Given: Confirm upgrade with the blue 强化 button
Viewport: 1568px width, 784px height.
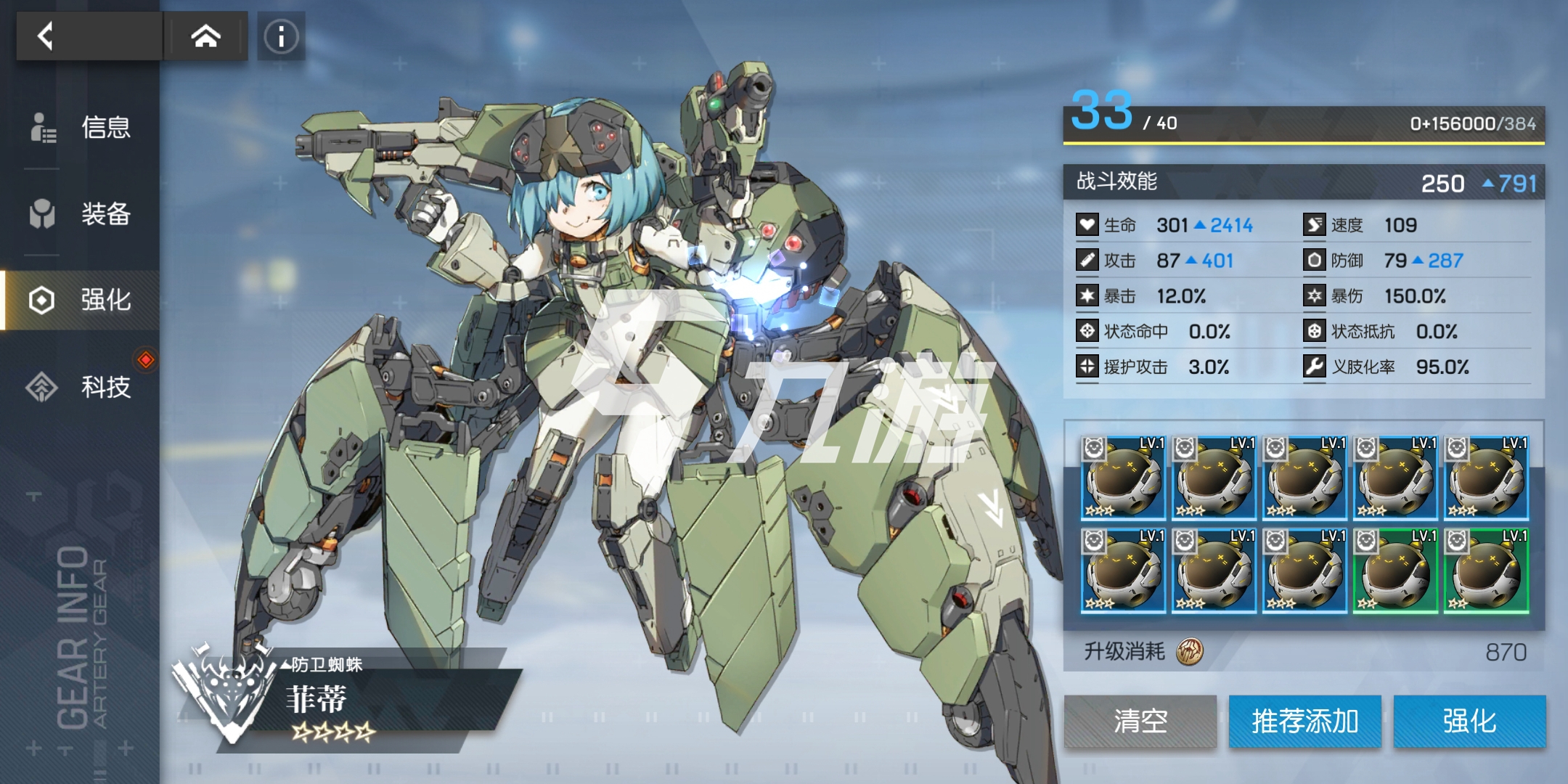Looking at the screenshot, I should click(1469, 721).
